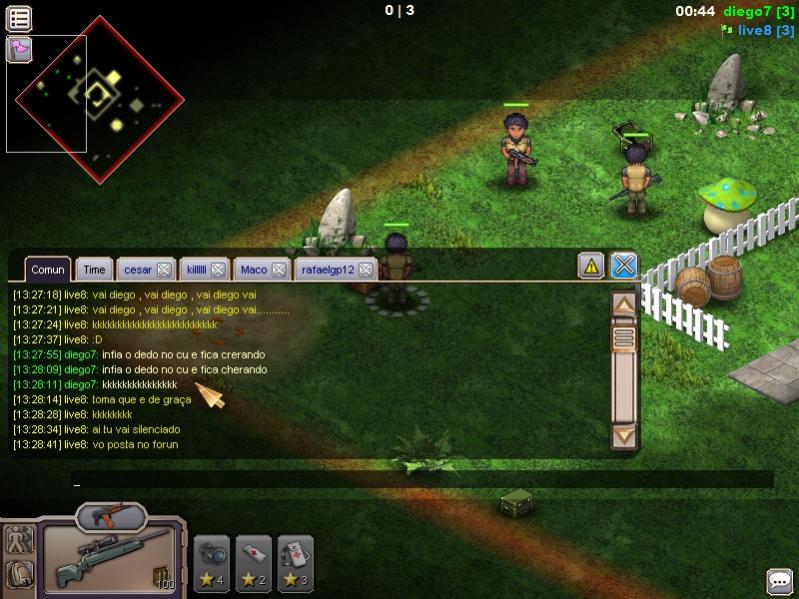Close the killllll chat tab
799x599 pixels.
218,270
